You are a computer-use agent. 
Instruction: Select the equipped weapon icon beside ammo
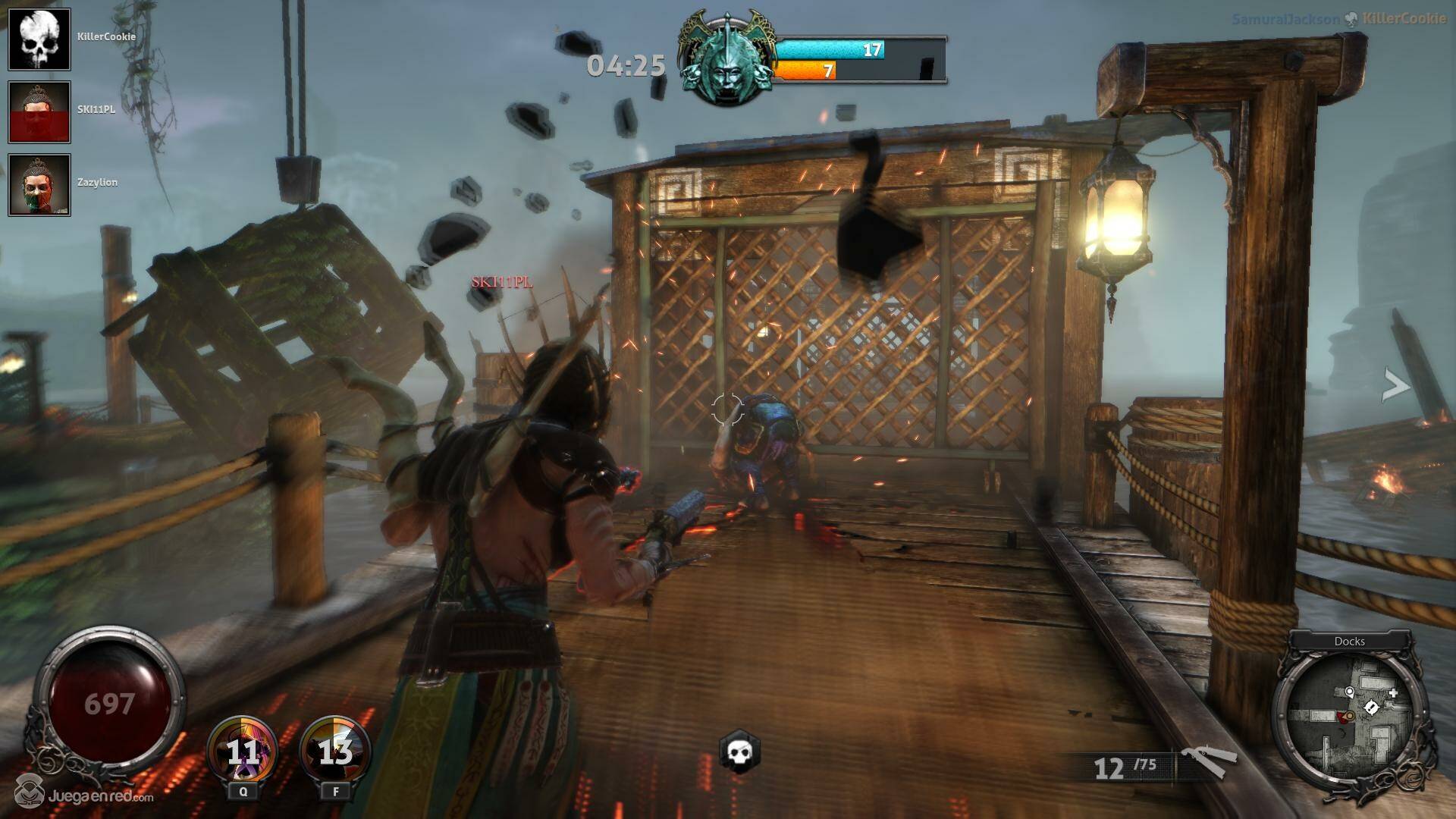pyautogui.click(x=1207, y=762)
